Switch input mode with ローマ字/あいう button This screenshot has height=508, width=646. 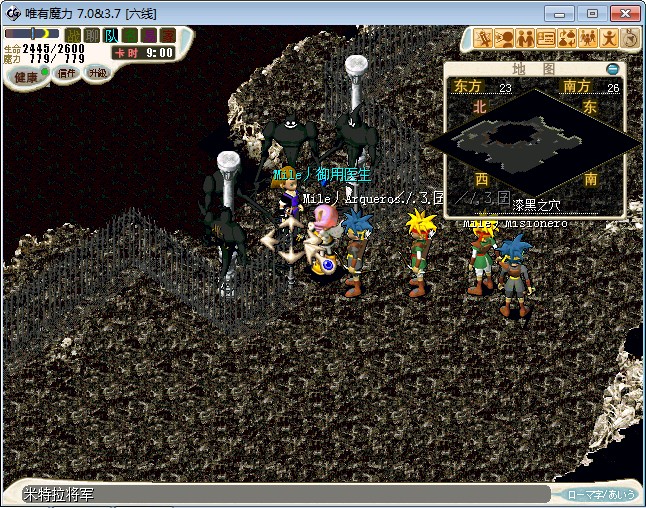[600, 494]
